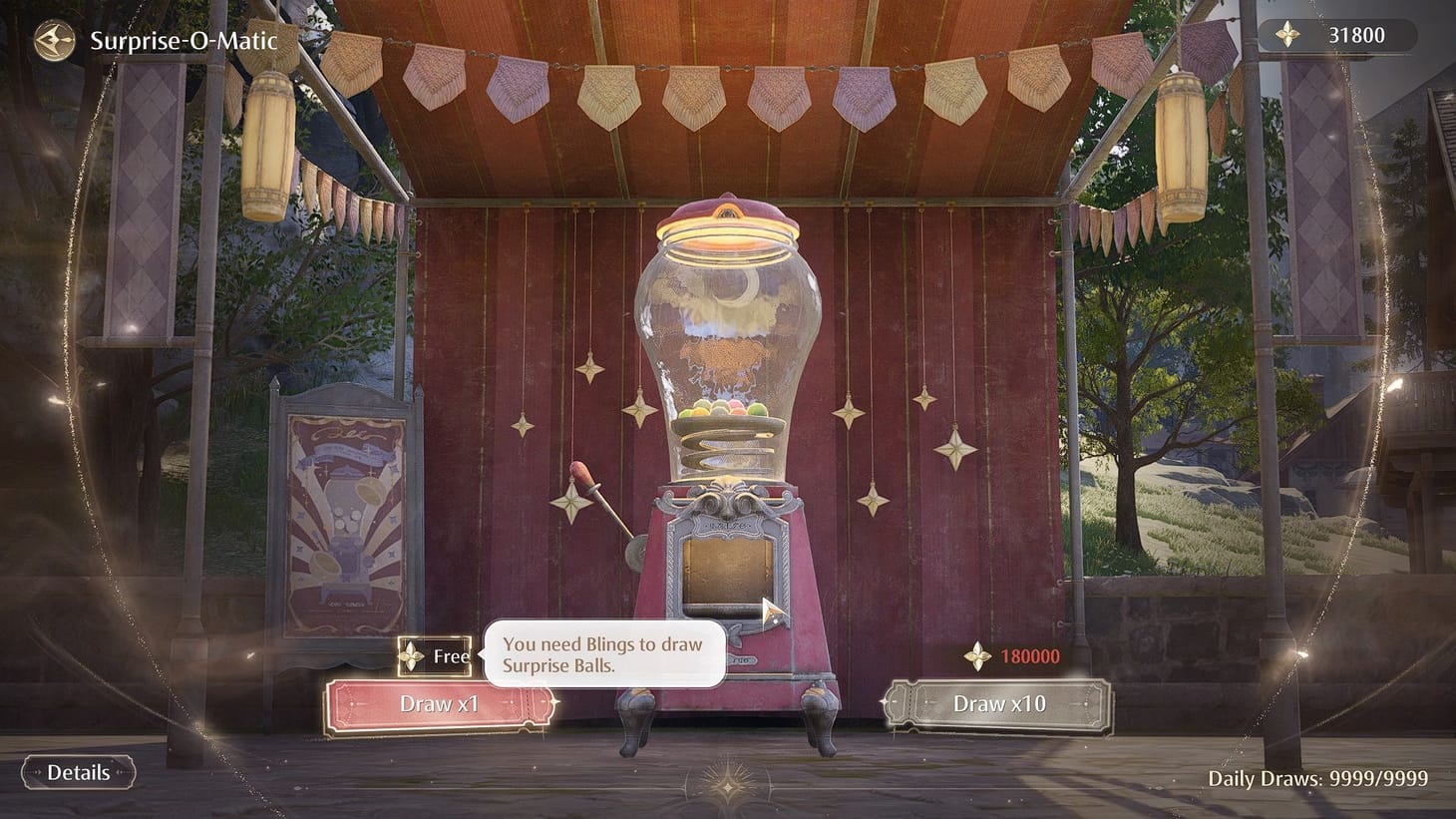Viewport: 1456px width, 819px height.
Task: Click the glass globe of the machine
Action: tap(731, 329)
